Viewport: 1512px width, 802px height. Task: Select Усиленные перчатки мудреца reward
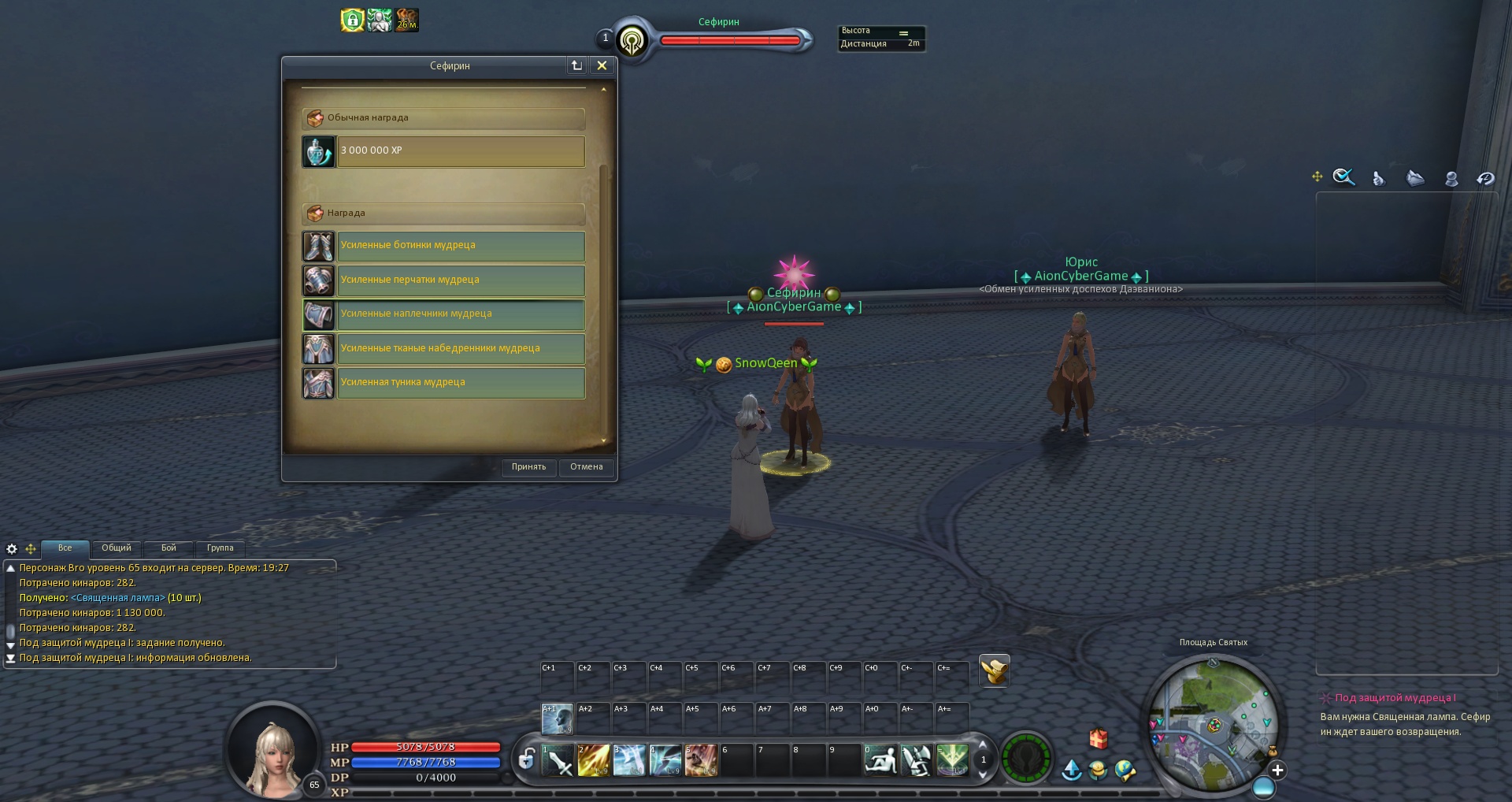(x=461, y=280)
